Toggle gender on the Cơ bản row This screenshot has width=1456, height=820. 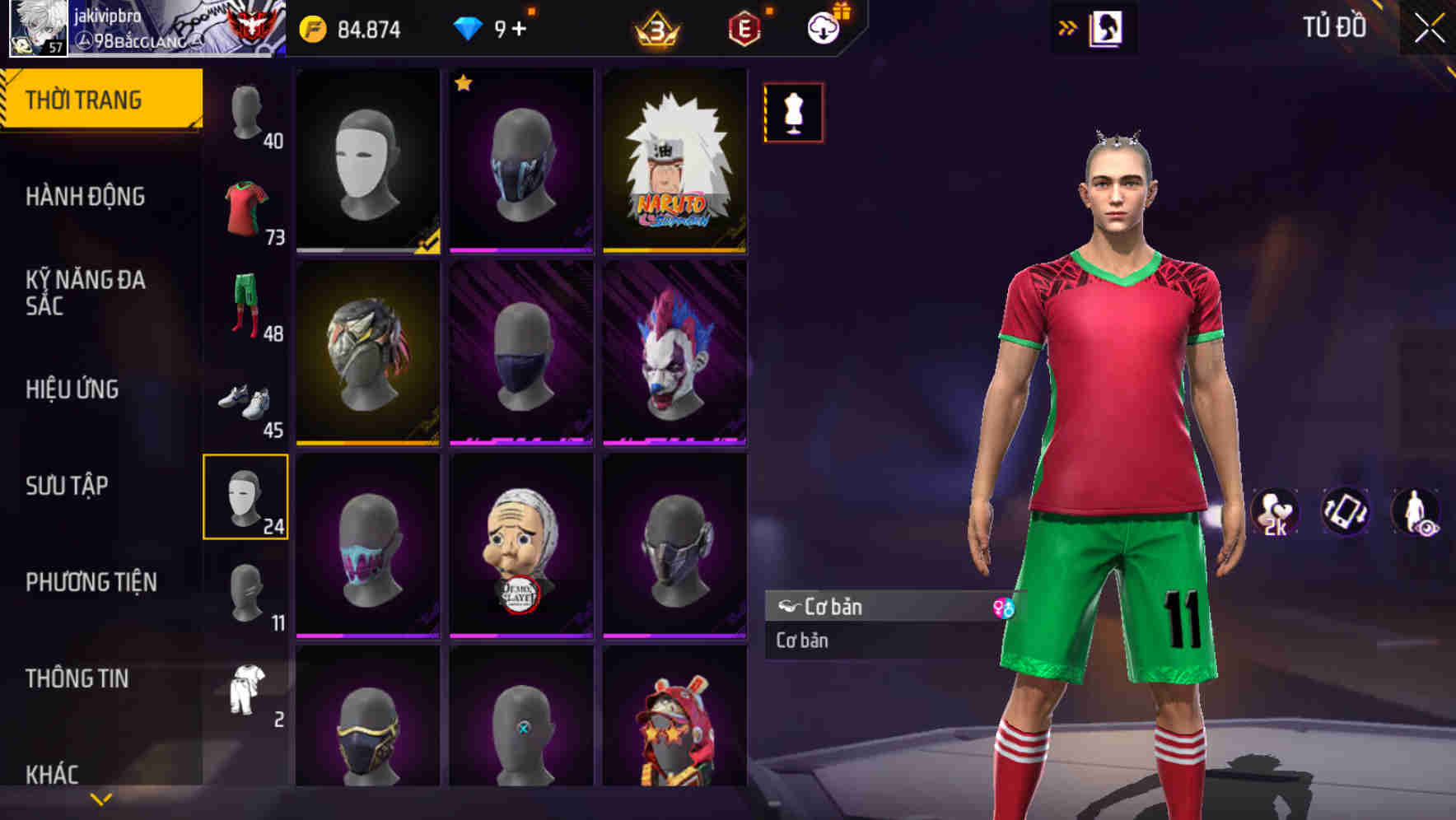point(1005,607)
